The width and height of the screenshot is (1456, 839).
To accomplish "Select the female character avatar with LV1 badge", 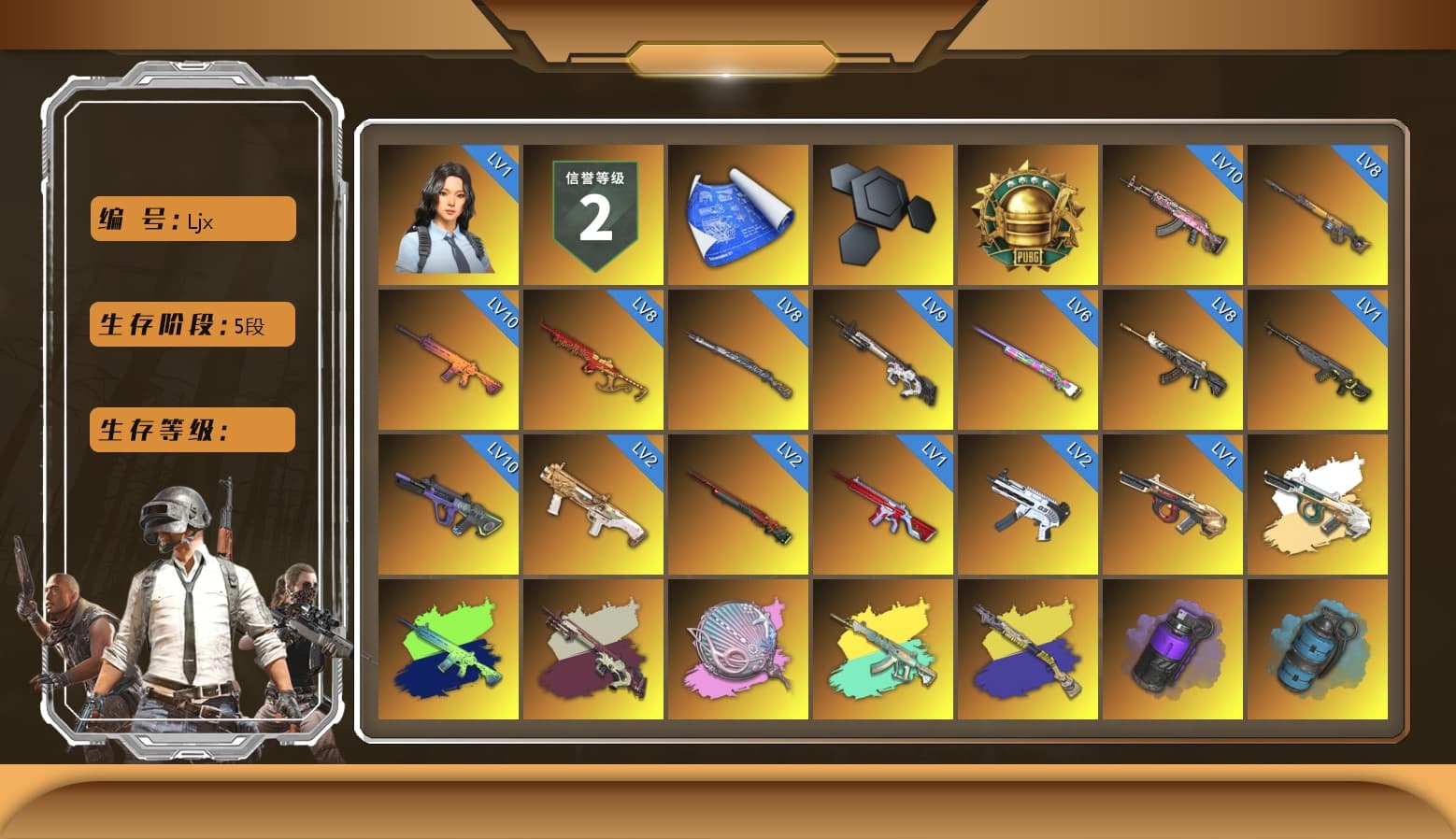I will coord(449,213).
